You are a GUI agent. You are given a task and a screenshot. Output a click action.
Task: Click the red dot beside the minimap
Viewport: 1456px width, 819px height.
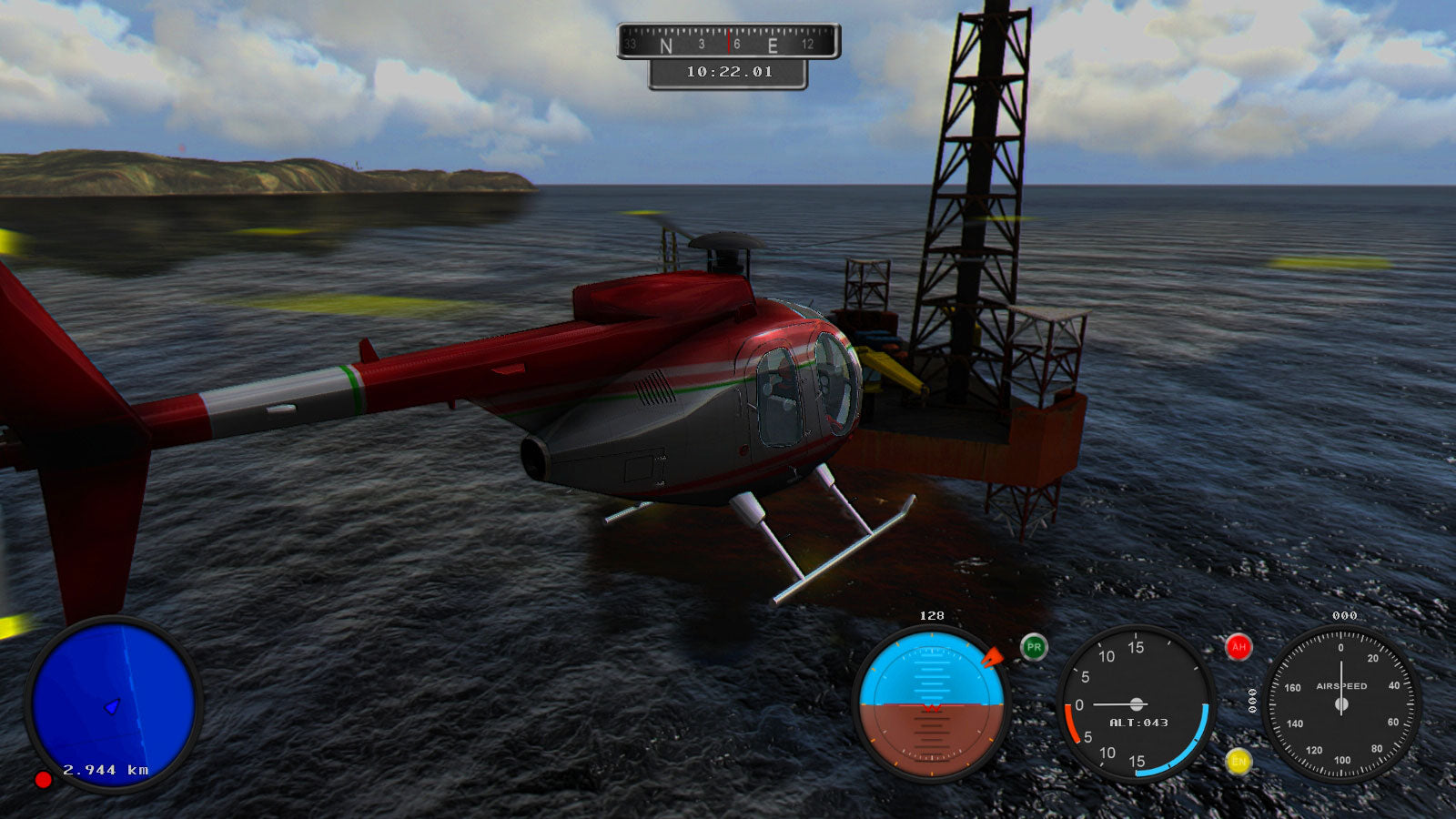[43, 780]
